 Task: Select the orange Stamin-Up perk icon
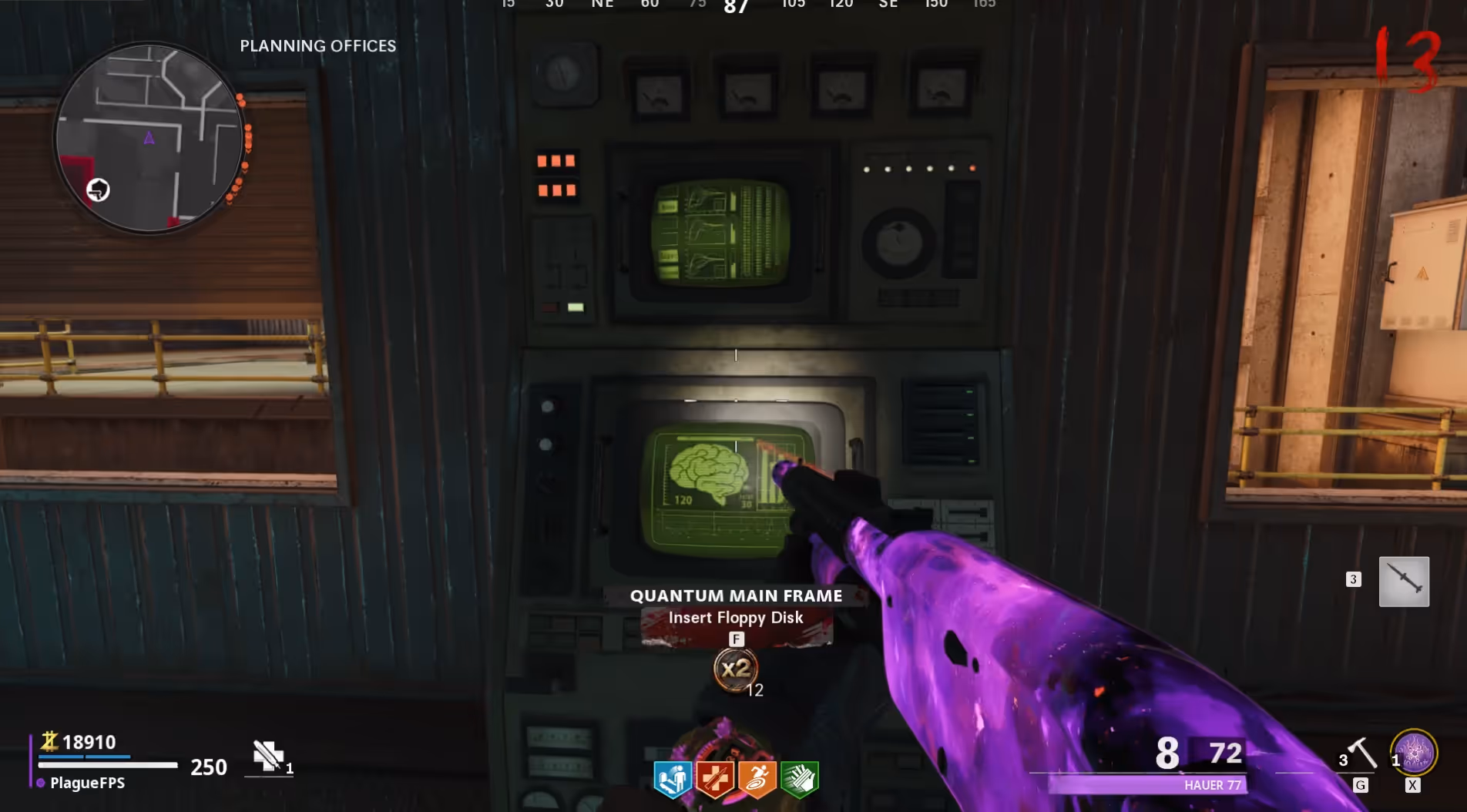pos(757,778)
